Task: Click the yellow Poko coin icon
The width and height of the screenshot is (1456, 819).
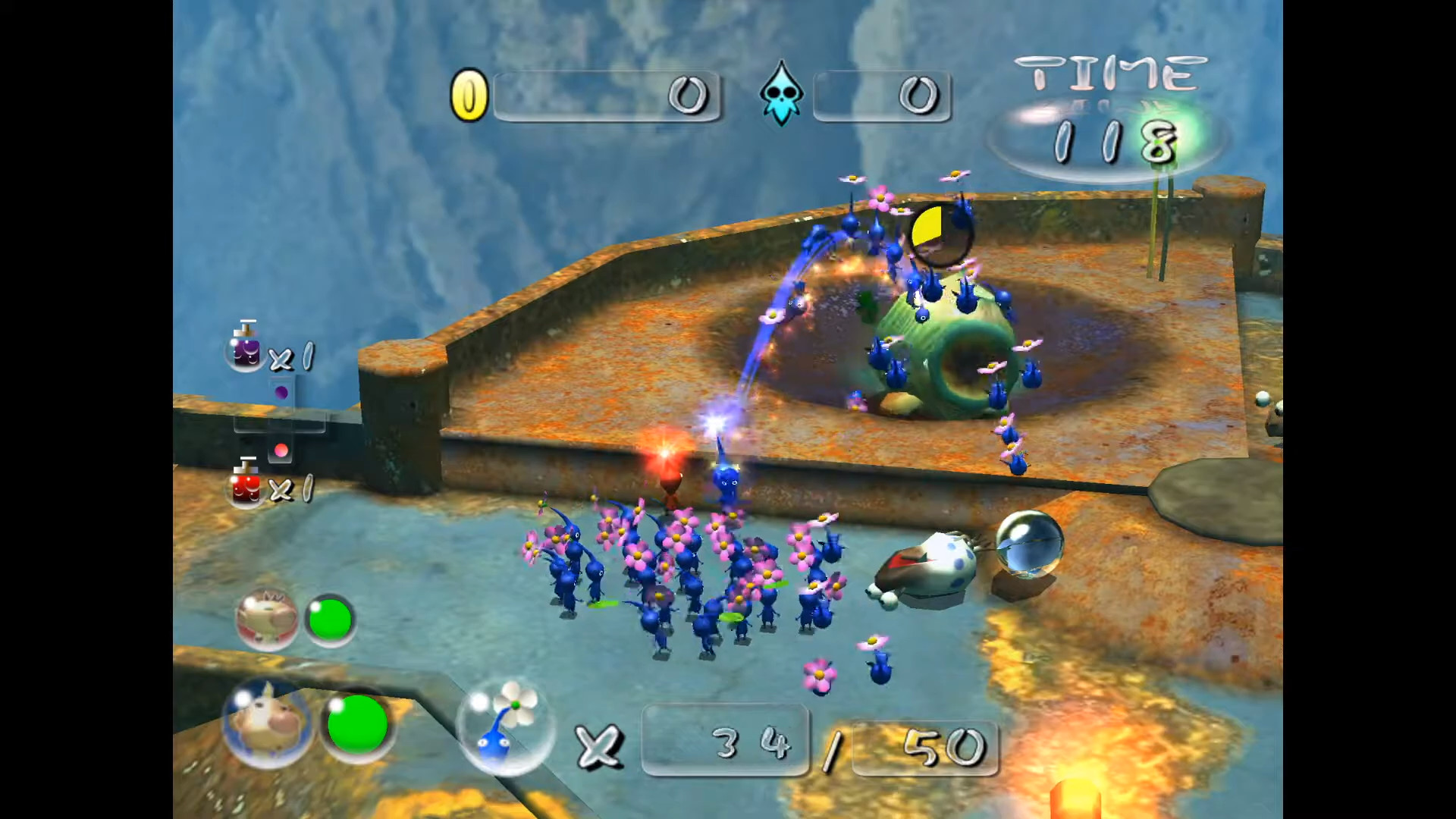Action: pos(470,94)
